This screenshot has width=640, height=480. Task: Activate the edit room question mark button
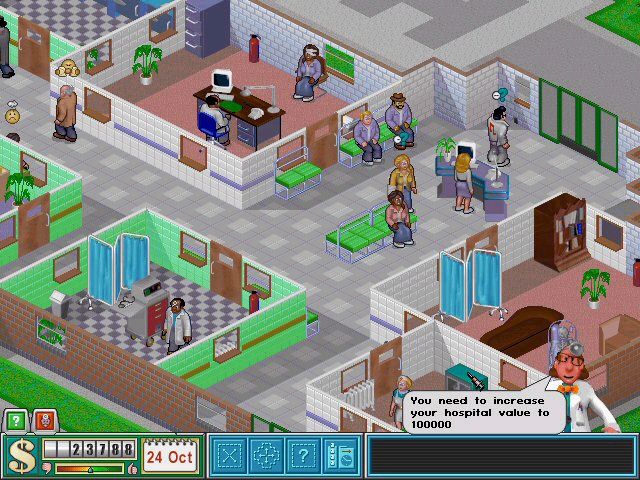point(302,457)
